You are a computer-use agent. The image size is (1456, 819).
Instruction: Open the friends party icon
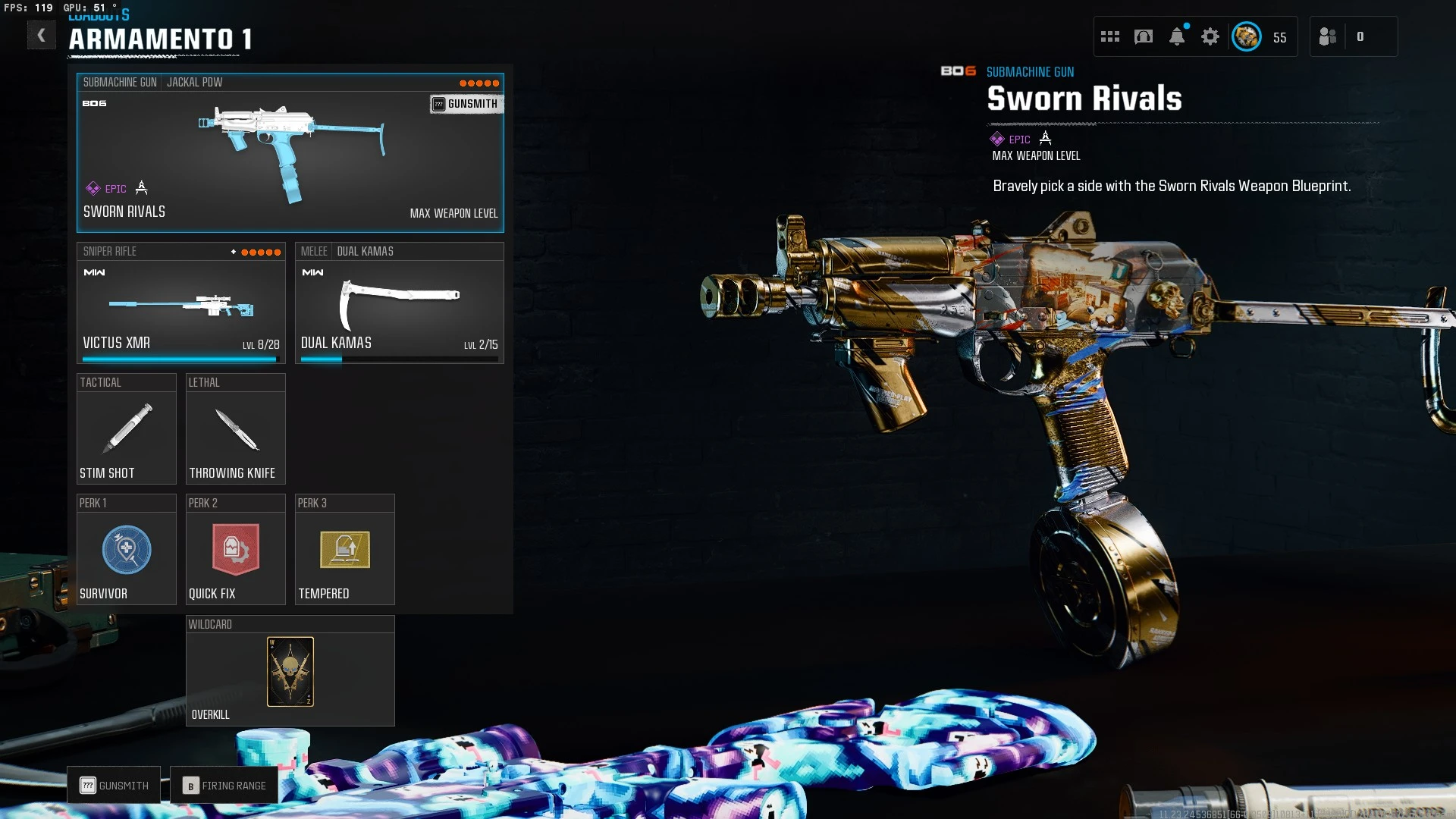[1328, 36]
